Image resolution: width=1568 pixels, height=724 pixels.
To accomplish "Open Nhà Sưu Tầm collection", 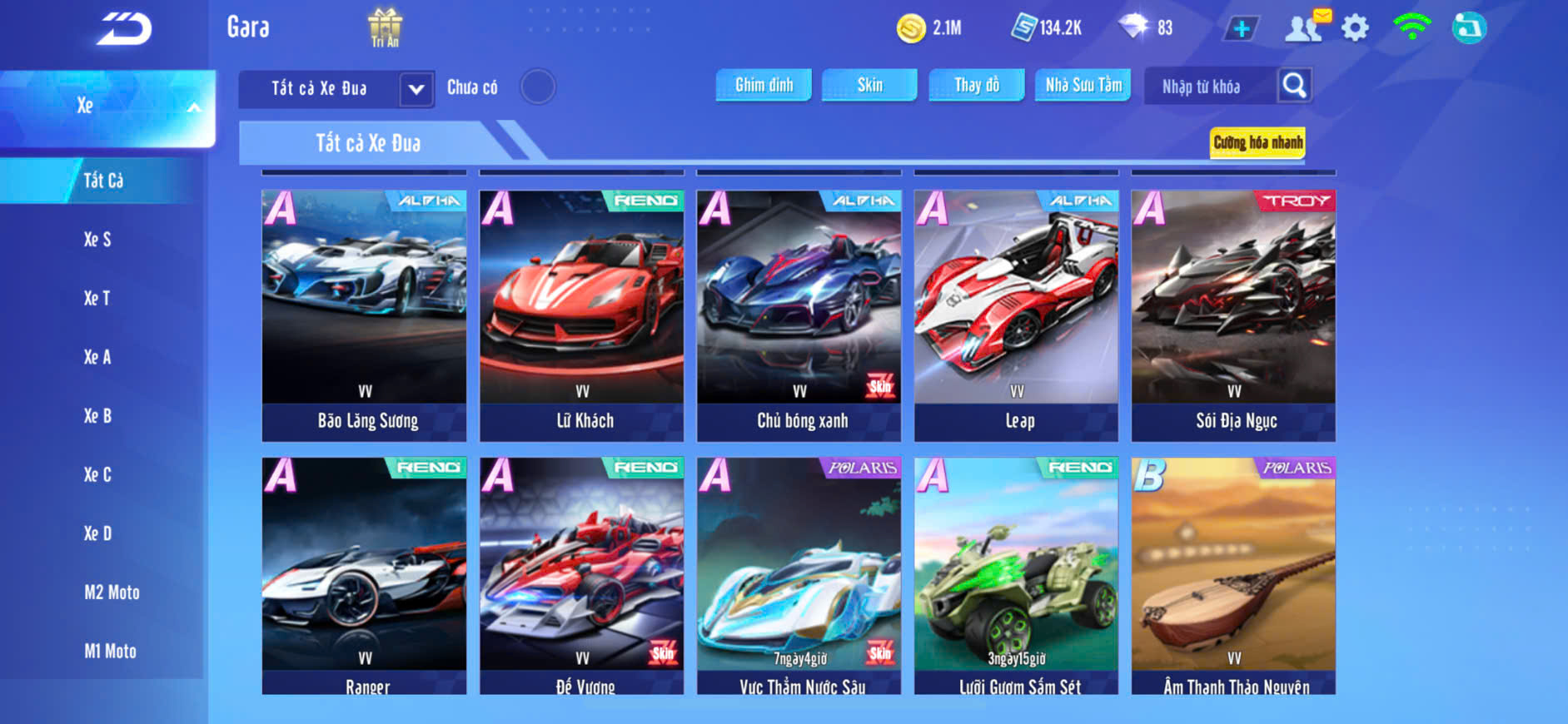I will pyautogui.click(x=1083, y=85).
